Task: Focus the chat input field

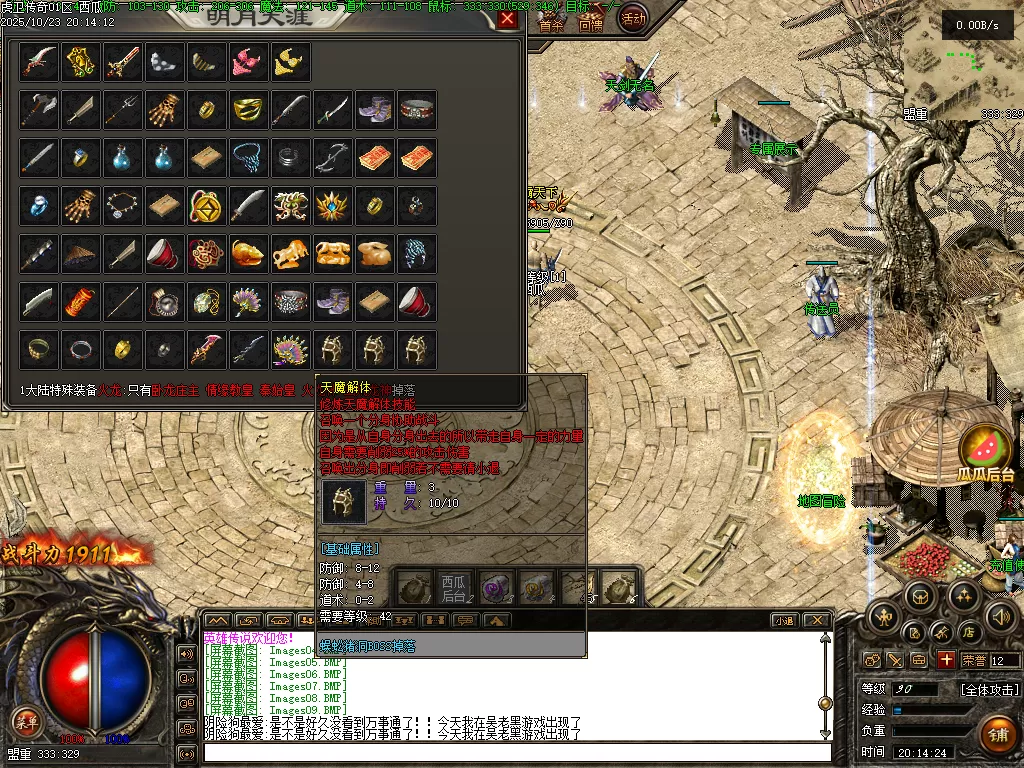Action: [x=515, y=752]
